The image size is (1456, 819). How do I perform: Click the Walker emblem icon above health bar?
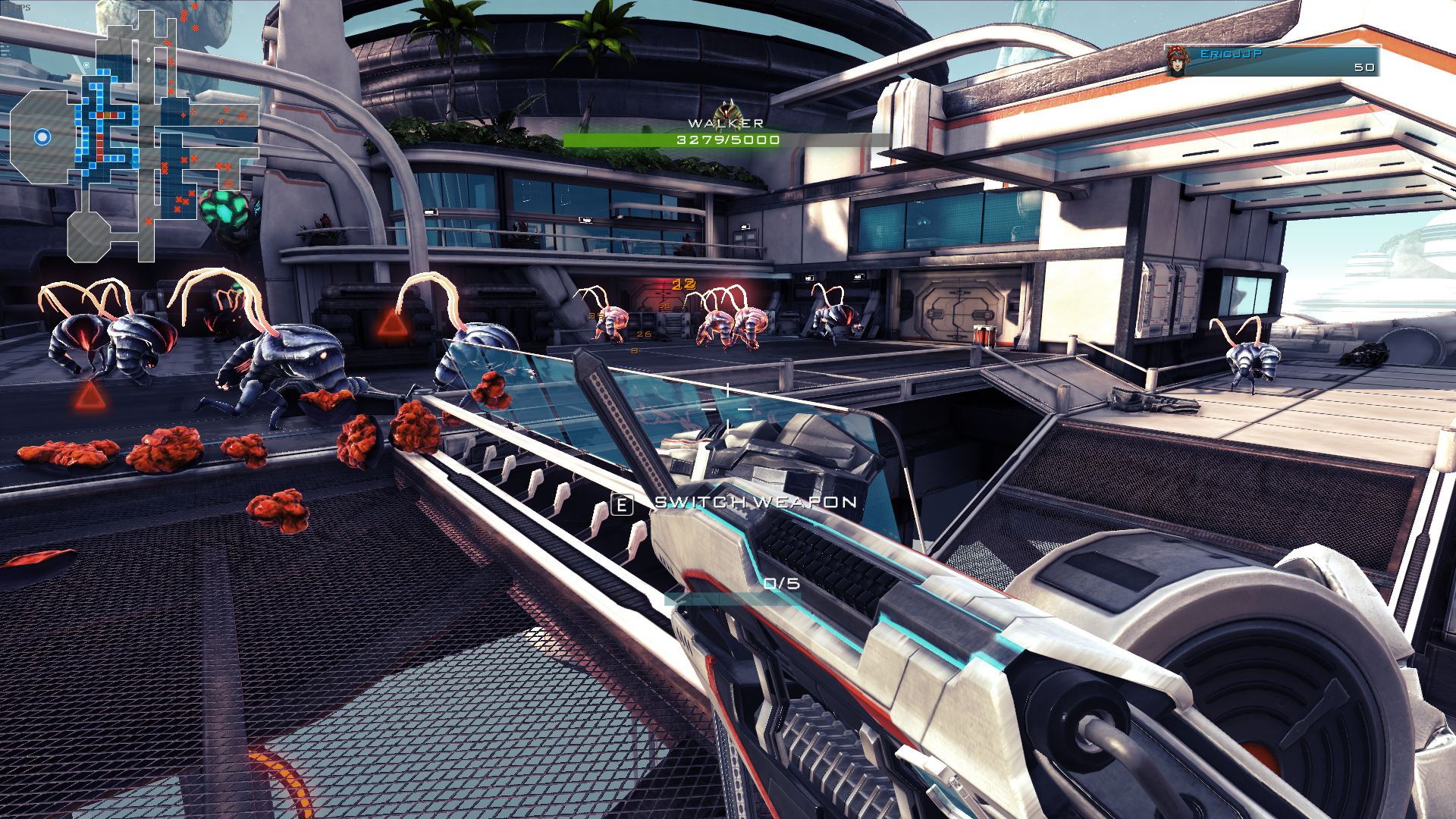[728, 108]
